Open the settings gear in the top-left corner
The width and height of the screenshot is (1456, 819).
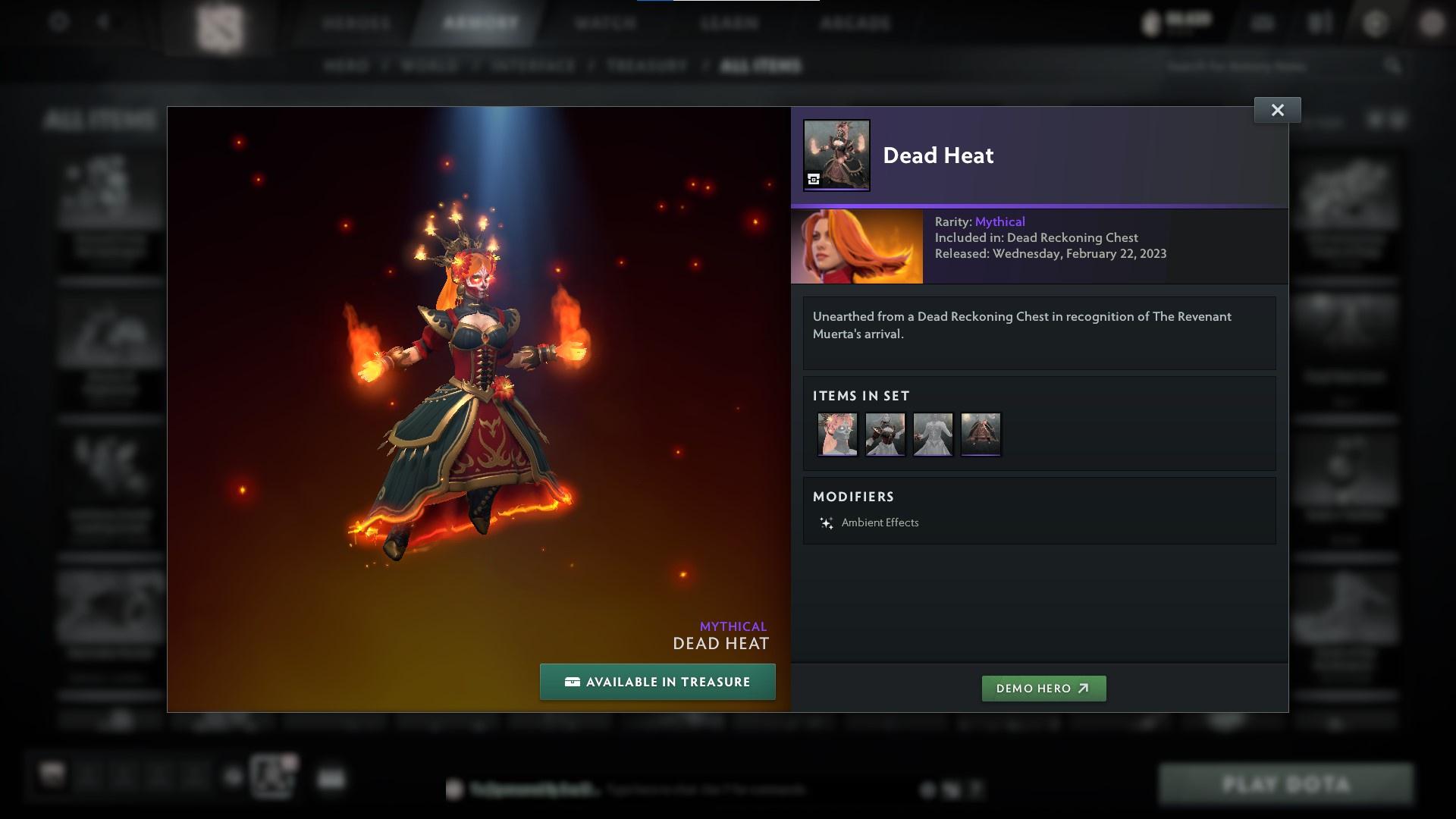58,23
